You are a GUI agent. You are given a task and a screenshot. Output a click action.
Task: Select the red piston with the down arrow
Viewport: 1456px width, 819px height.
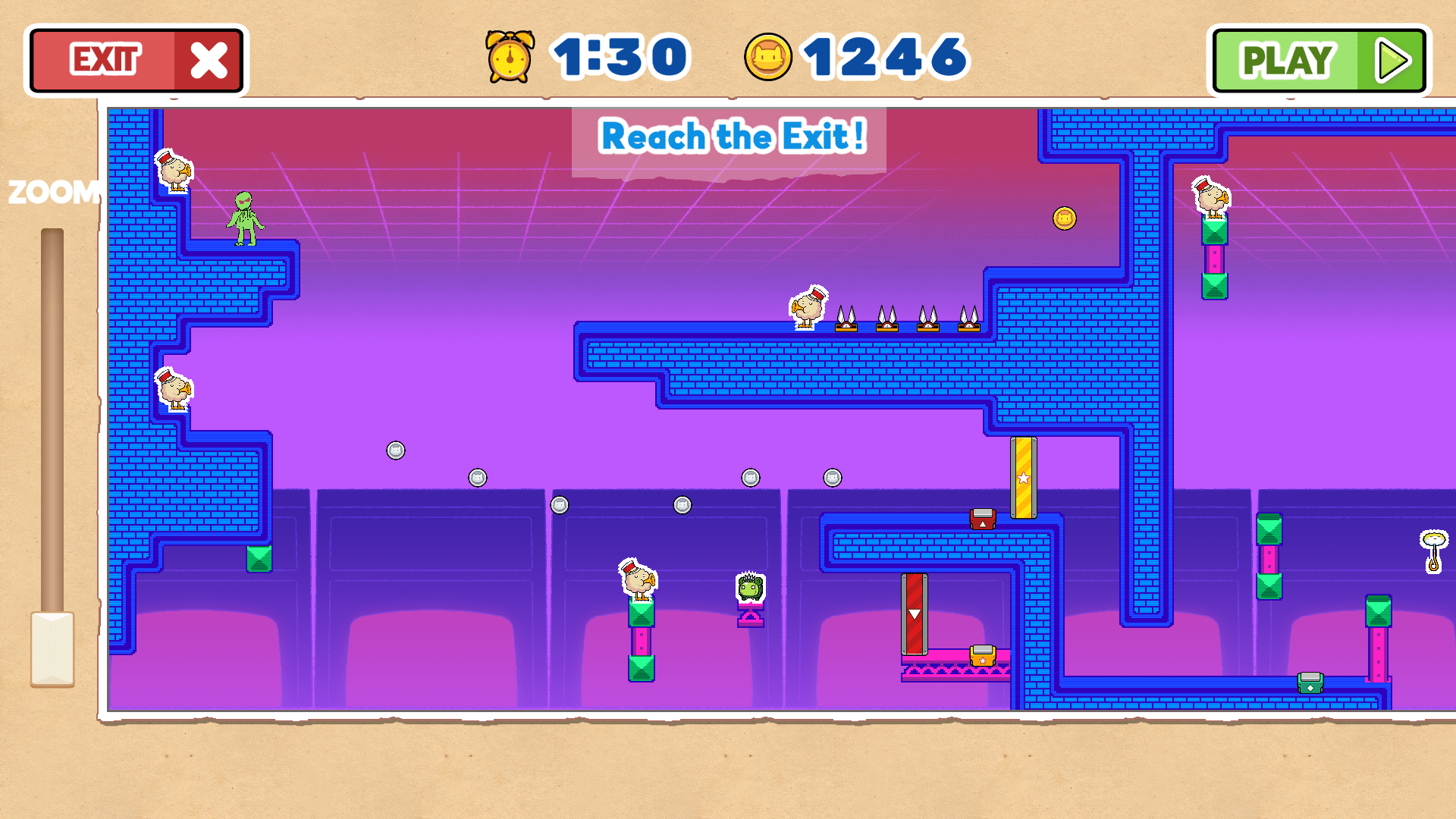[915, 614]
